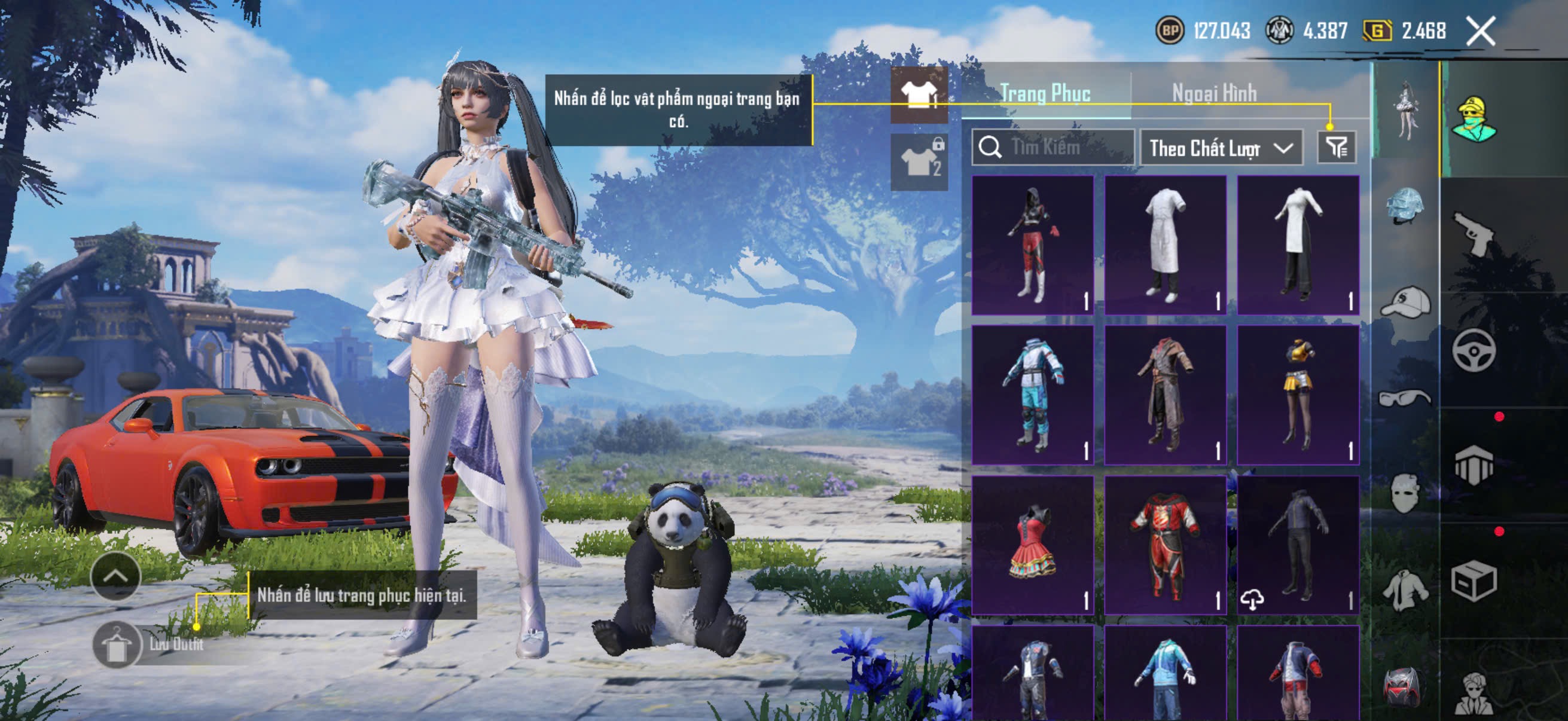Equip the red and black hooded outfit
The width and height of the screenshot is (1568, 721).
[1032, 245]
